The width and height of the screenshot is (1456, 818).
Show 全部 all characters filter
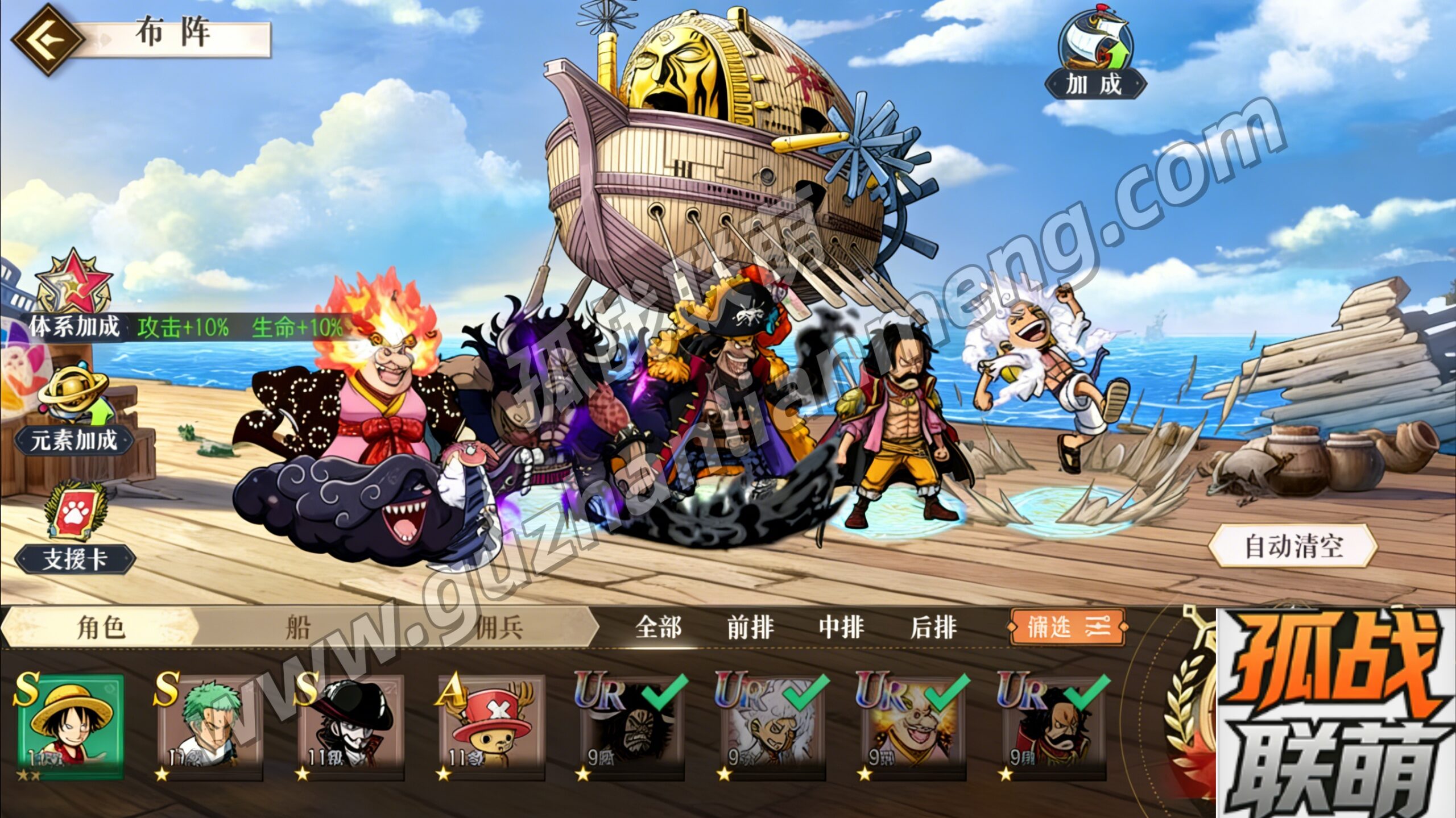coord(659,628)
